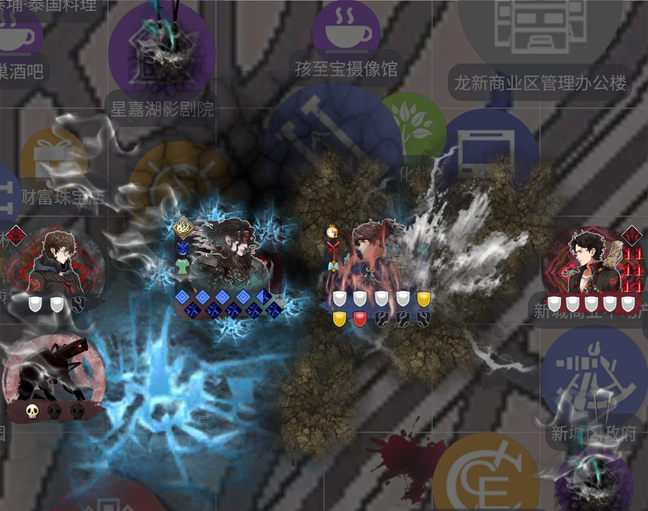Click the green leaf location marker
The width and height of the screenshot is (648, 511).
coord(413,125)
